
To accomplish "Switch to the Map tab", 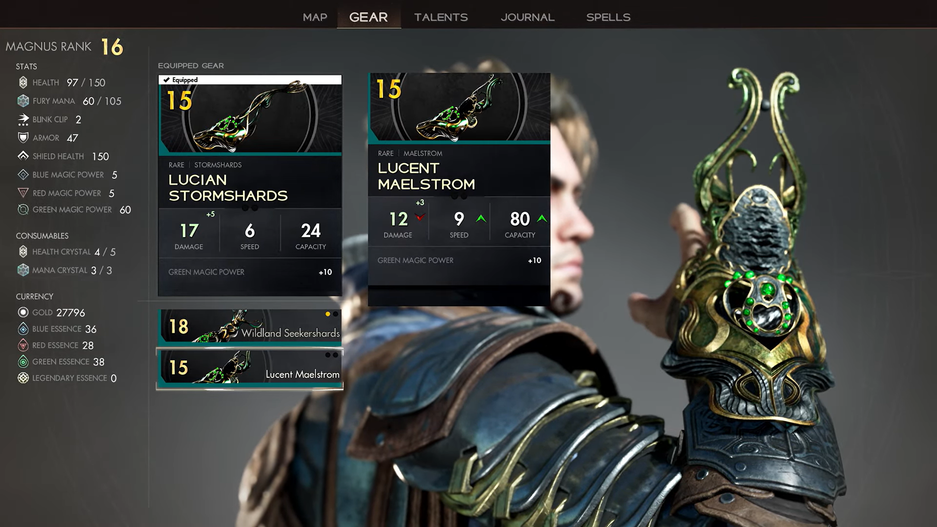I will click(x=315, y=17).
